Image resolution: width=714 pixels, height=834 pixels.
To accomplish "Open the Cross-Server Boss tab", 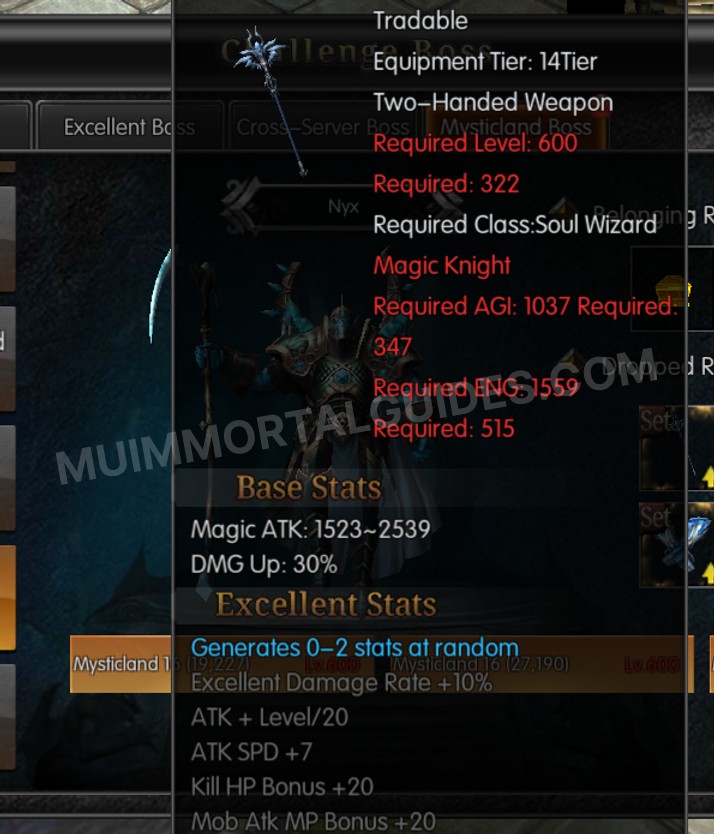I will pyautogui.click(x=322, y=127).
